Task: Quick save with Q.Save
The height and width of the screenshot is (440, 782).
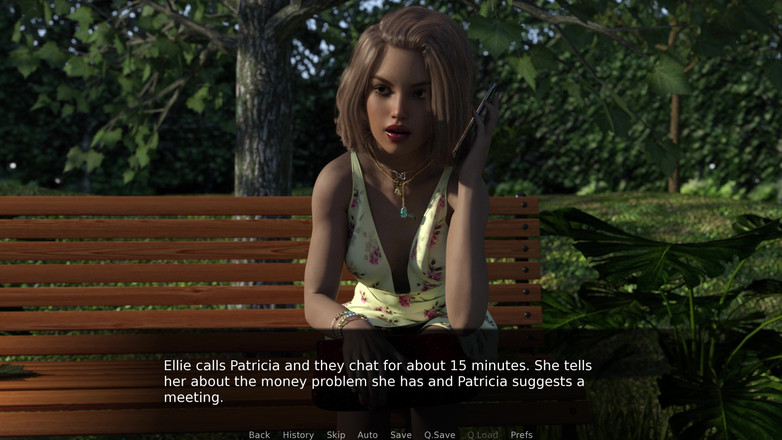Action: (439, 435)
